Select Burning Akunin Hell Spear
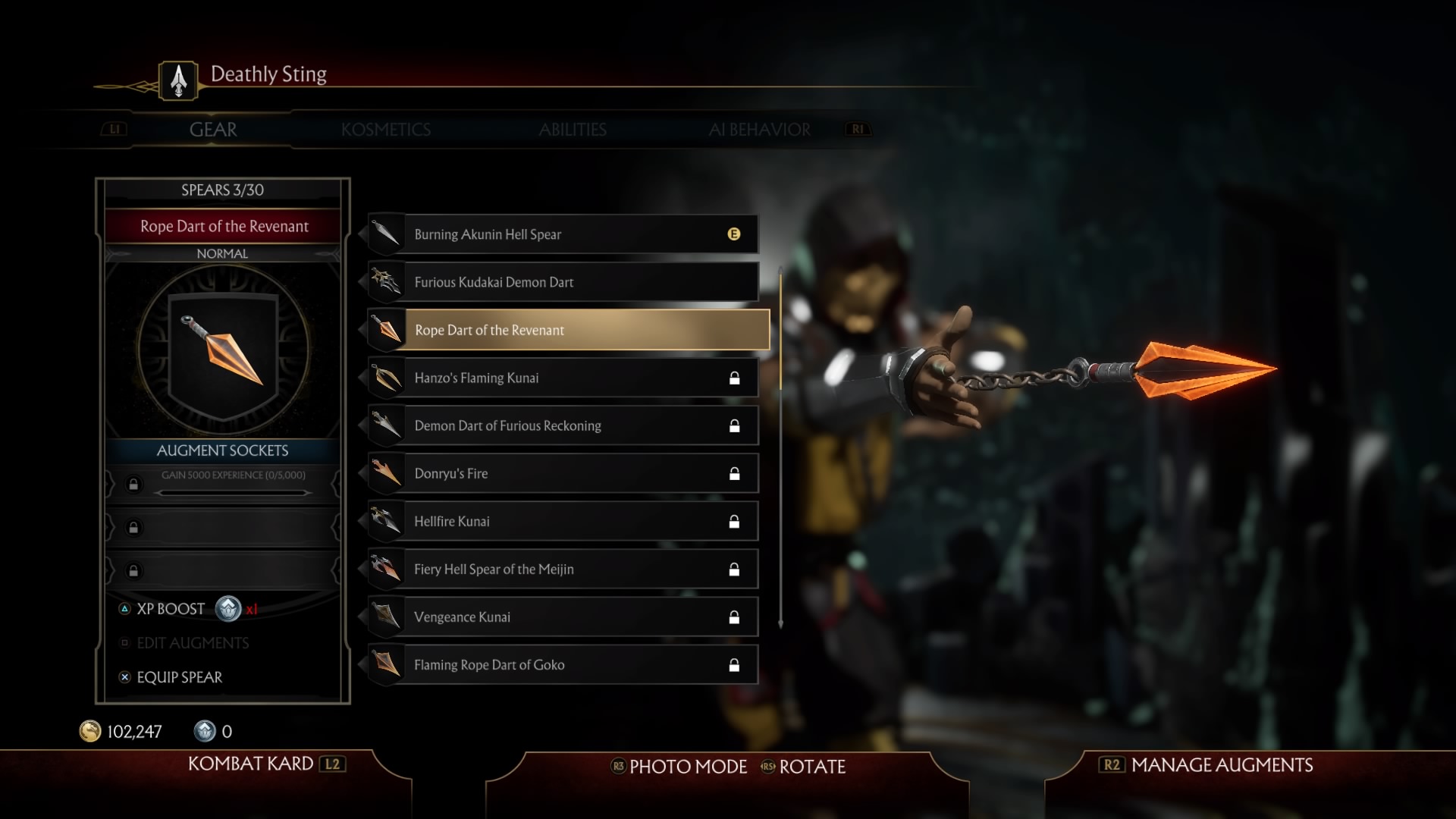This screenshot has height=819, width=1456. click(563, 234)
